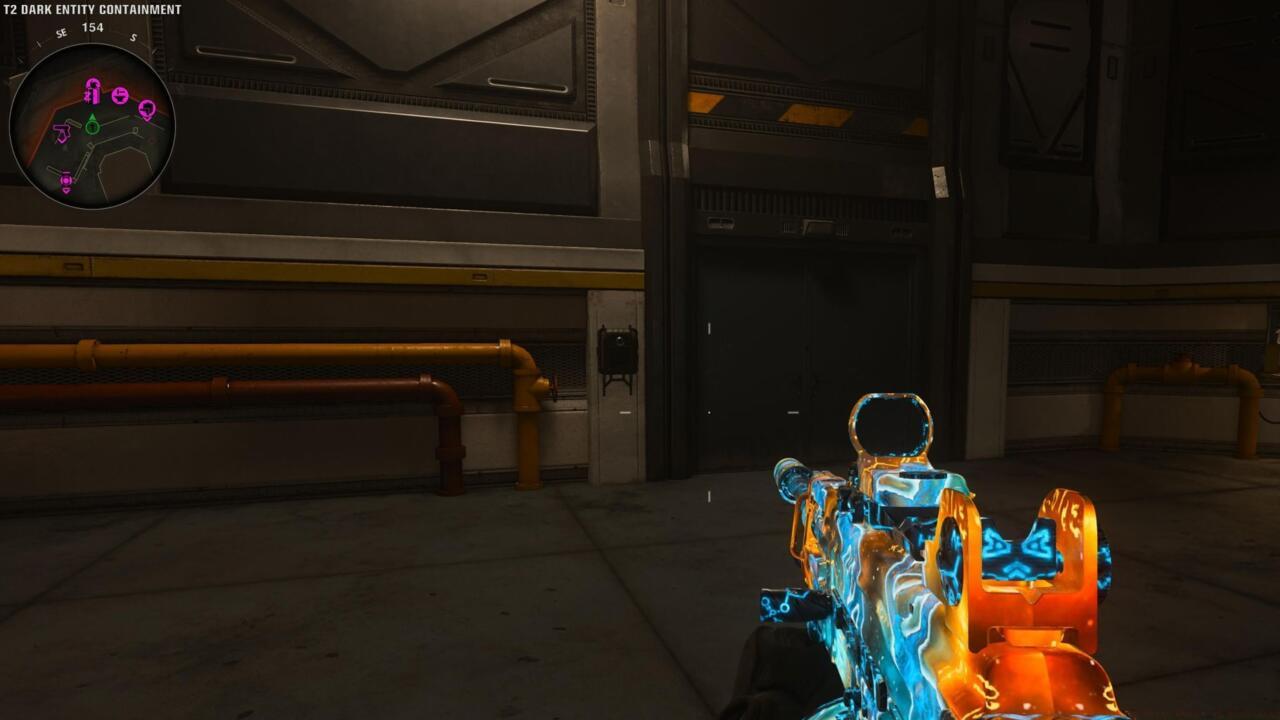
Task: Click the green player arrow on the minimap
Action: (92, 117)
